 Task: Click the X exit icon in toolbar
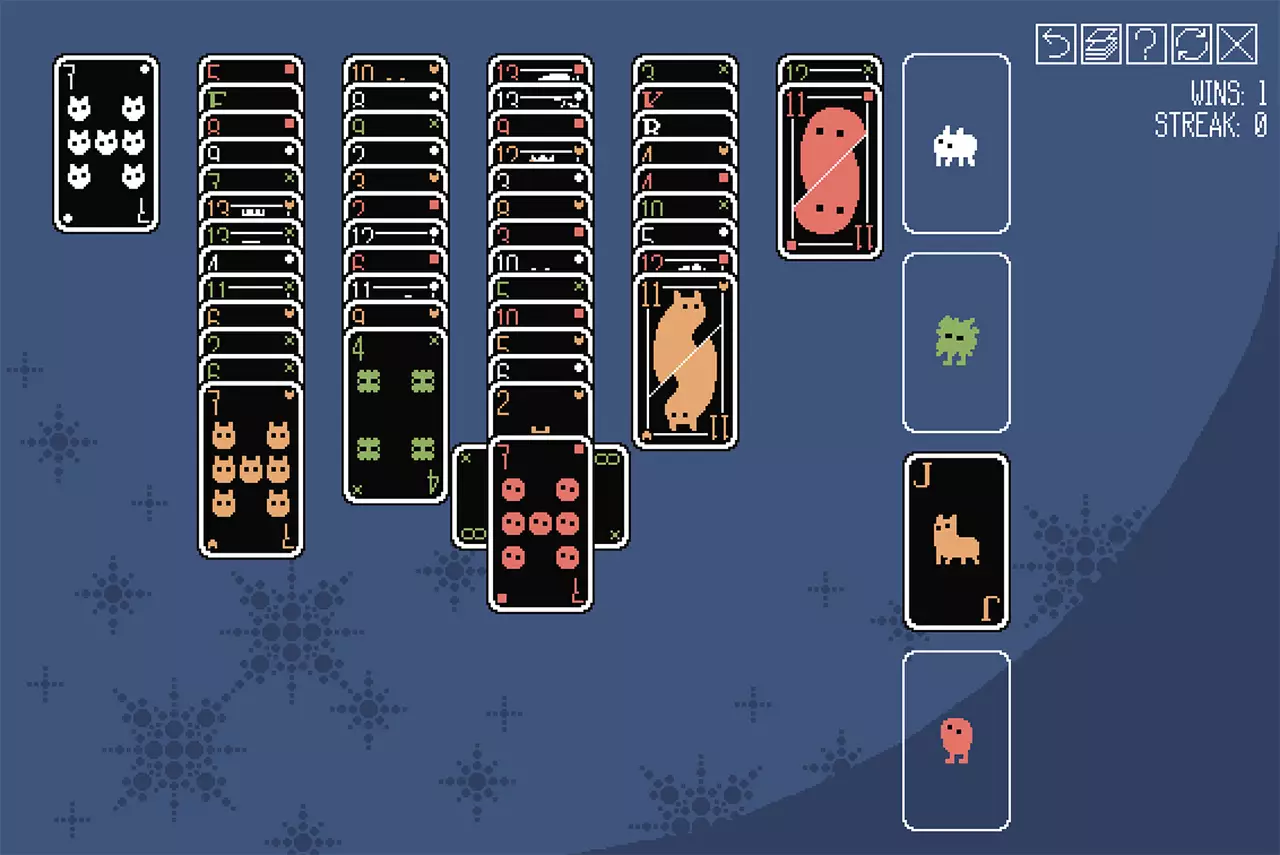point(1237,44)
